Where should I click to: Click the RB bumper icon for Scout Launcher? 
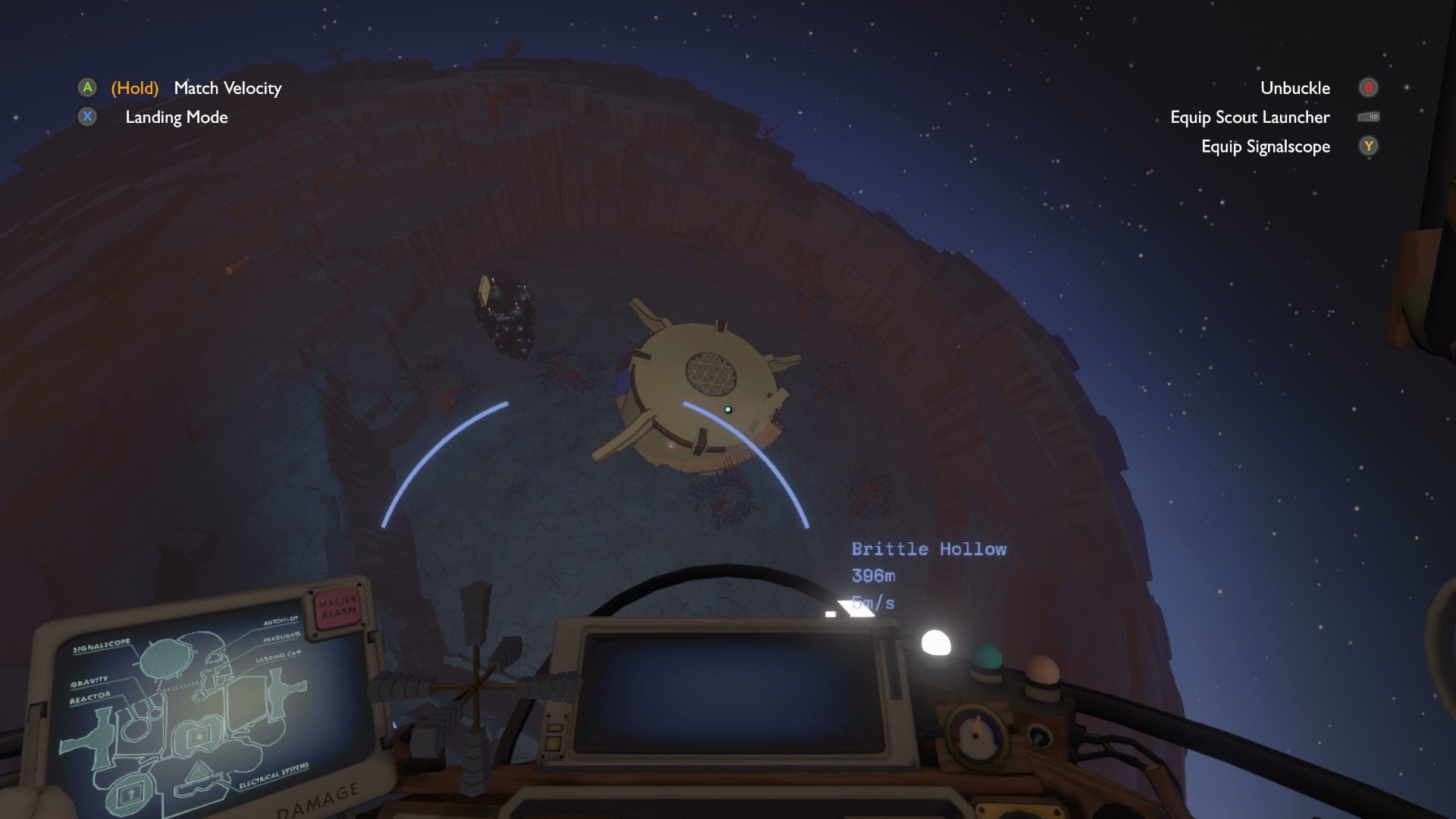point(1370,117)
